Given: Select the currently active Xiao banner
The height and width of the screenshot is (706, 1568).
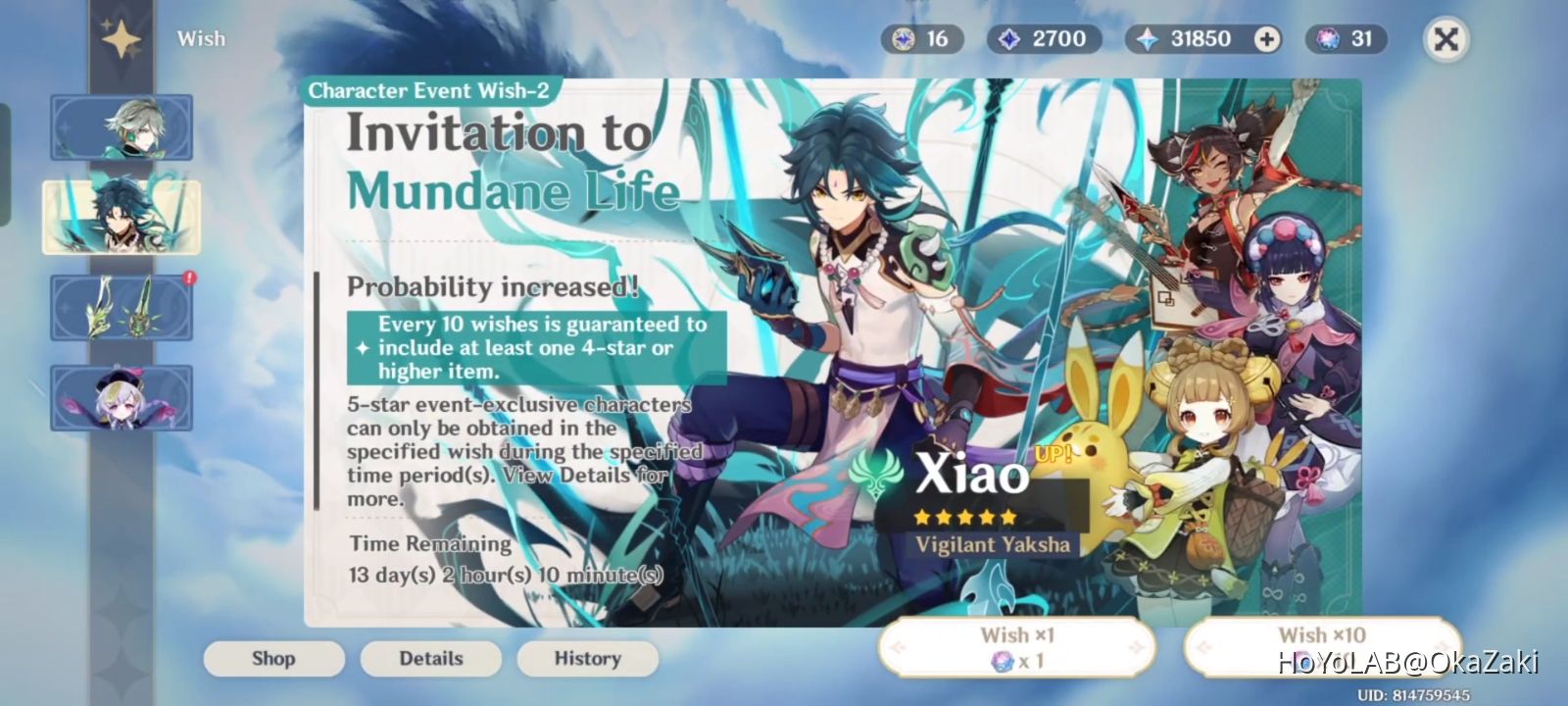Looking at the screenshot, I should (x=121, y=218).
